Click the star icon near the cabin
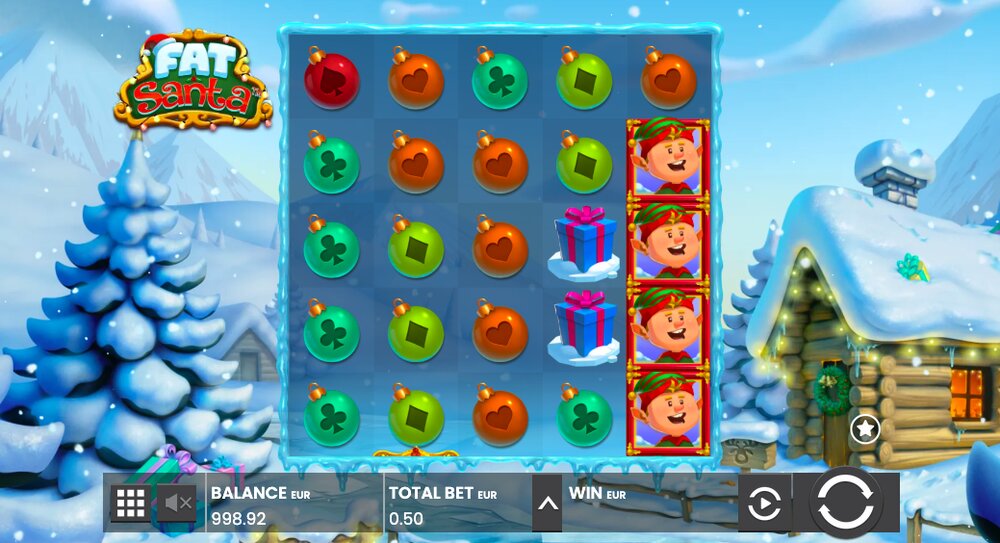The height and width of the screenshot is (543, 1000). click(x=864, y=430)
